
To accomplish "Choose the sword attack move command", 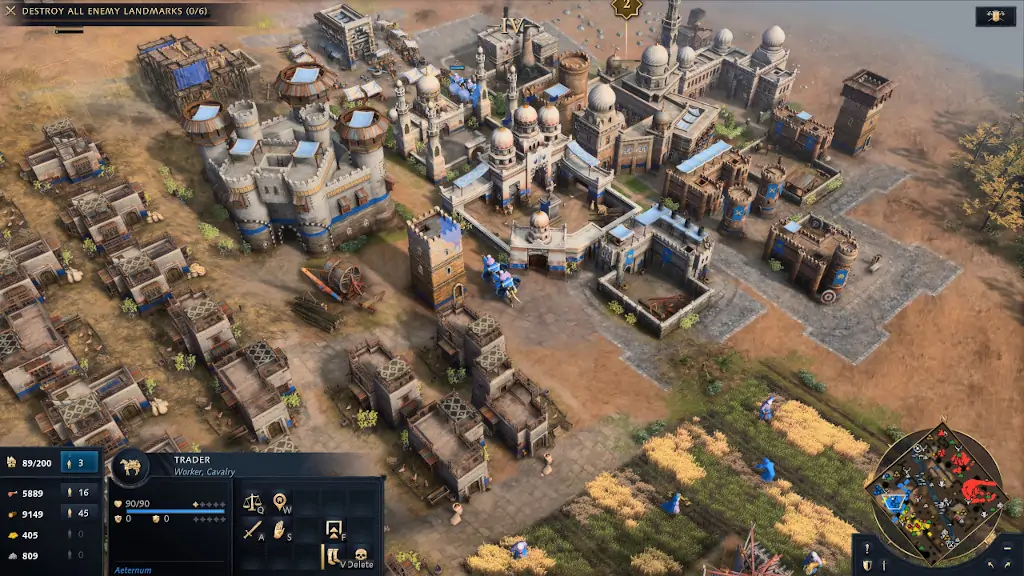I will [x=252, y=528].
